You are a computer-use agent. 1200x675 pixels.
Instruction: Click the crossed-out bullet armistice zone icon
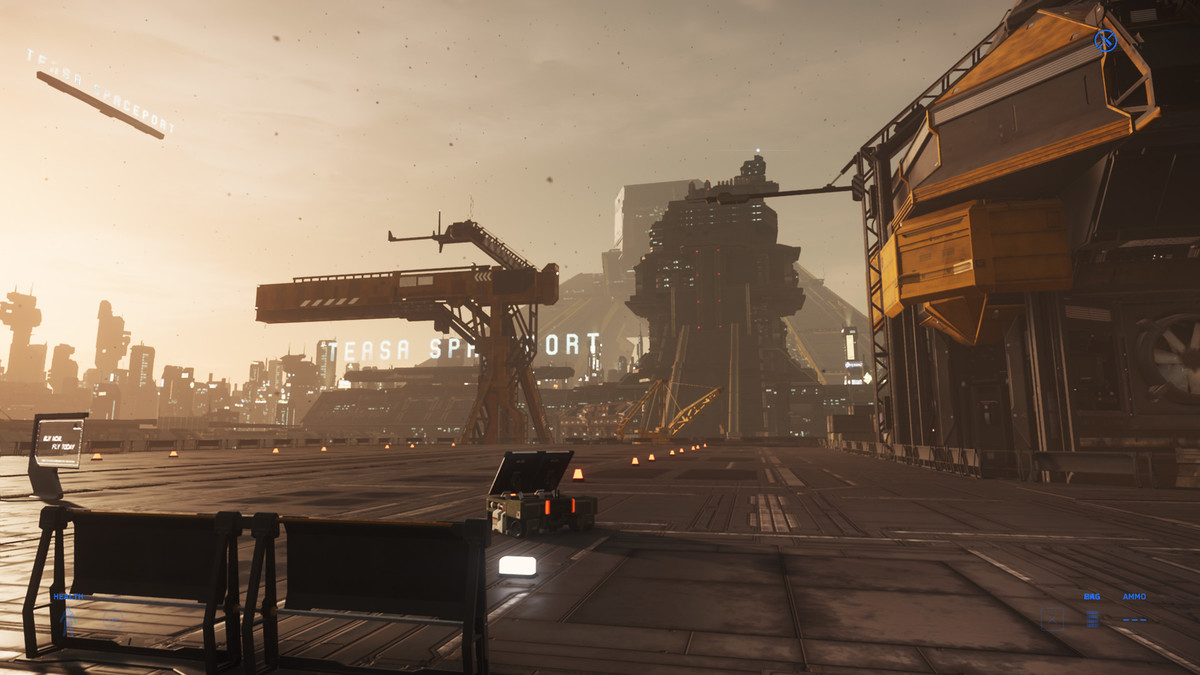[x=1105, y=41]
